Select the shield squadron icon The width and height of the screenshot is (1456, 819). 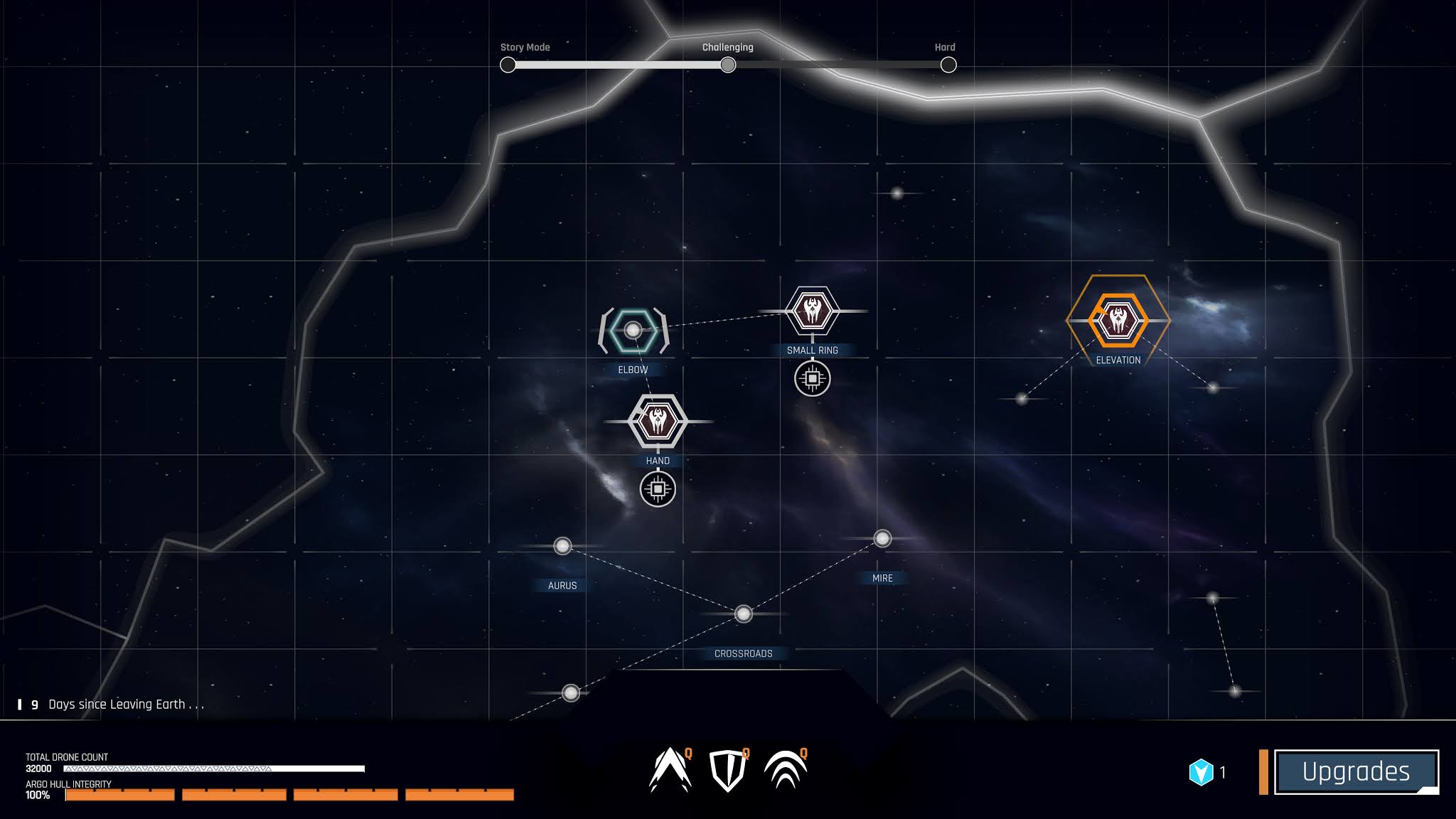tap(727, 771)
